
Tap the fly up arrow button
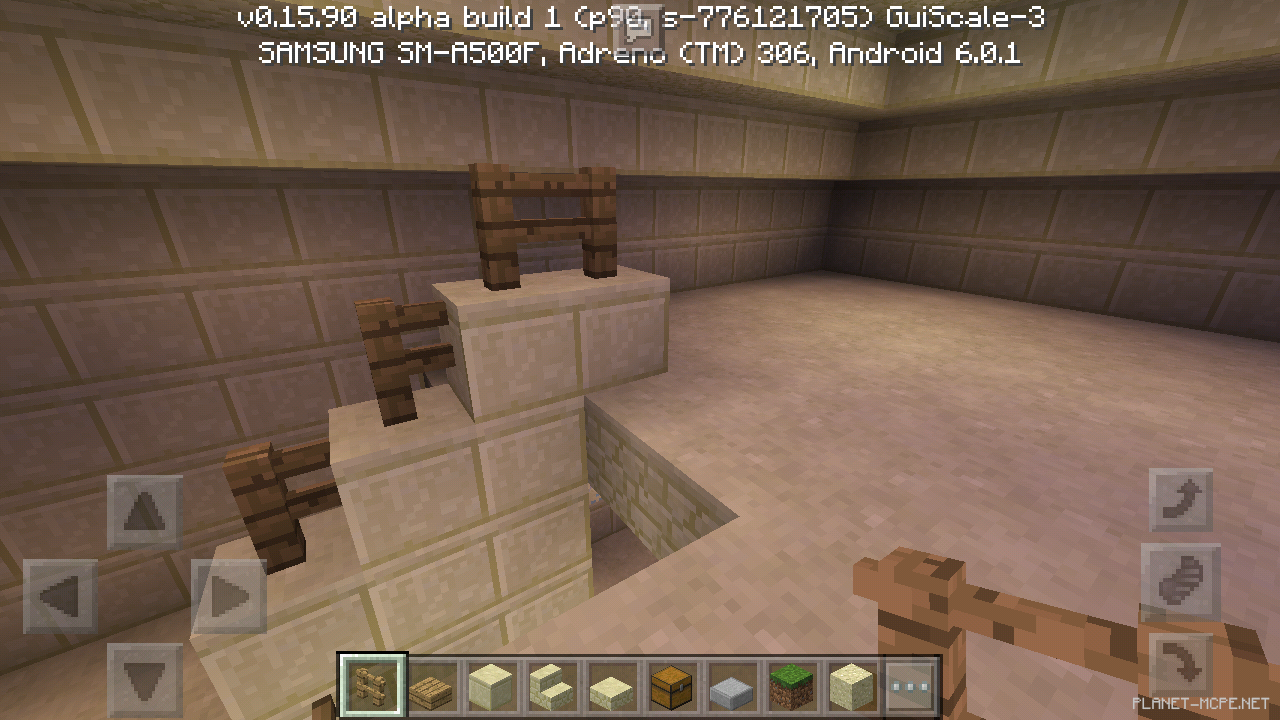pyautogui.click(x=1181, y=500)
